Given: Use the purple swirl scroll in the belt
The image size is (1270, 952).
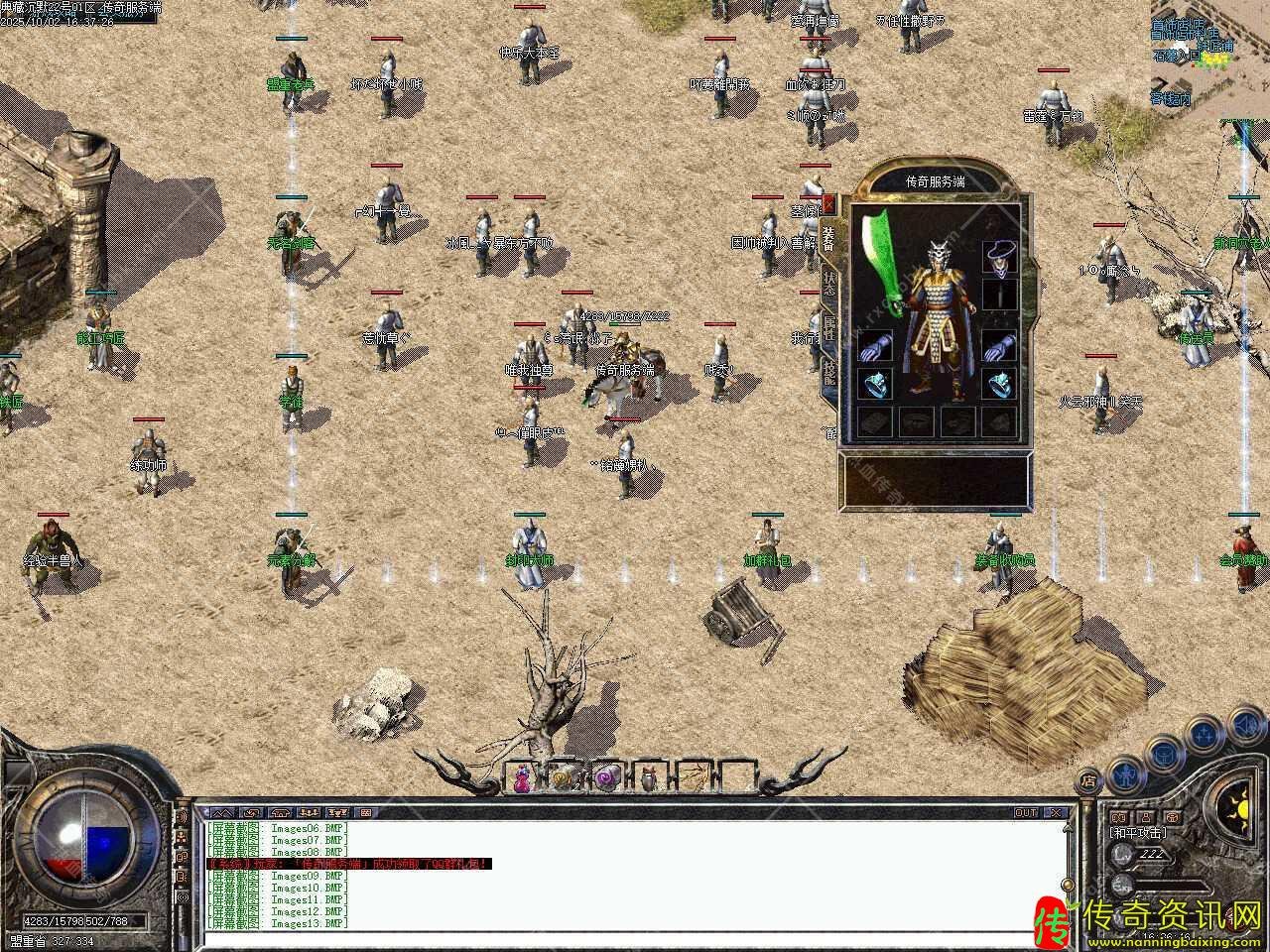Looking at the screenshot, I should [x=605, y=778].
